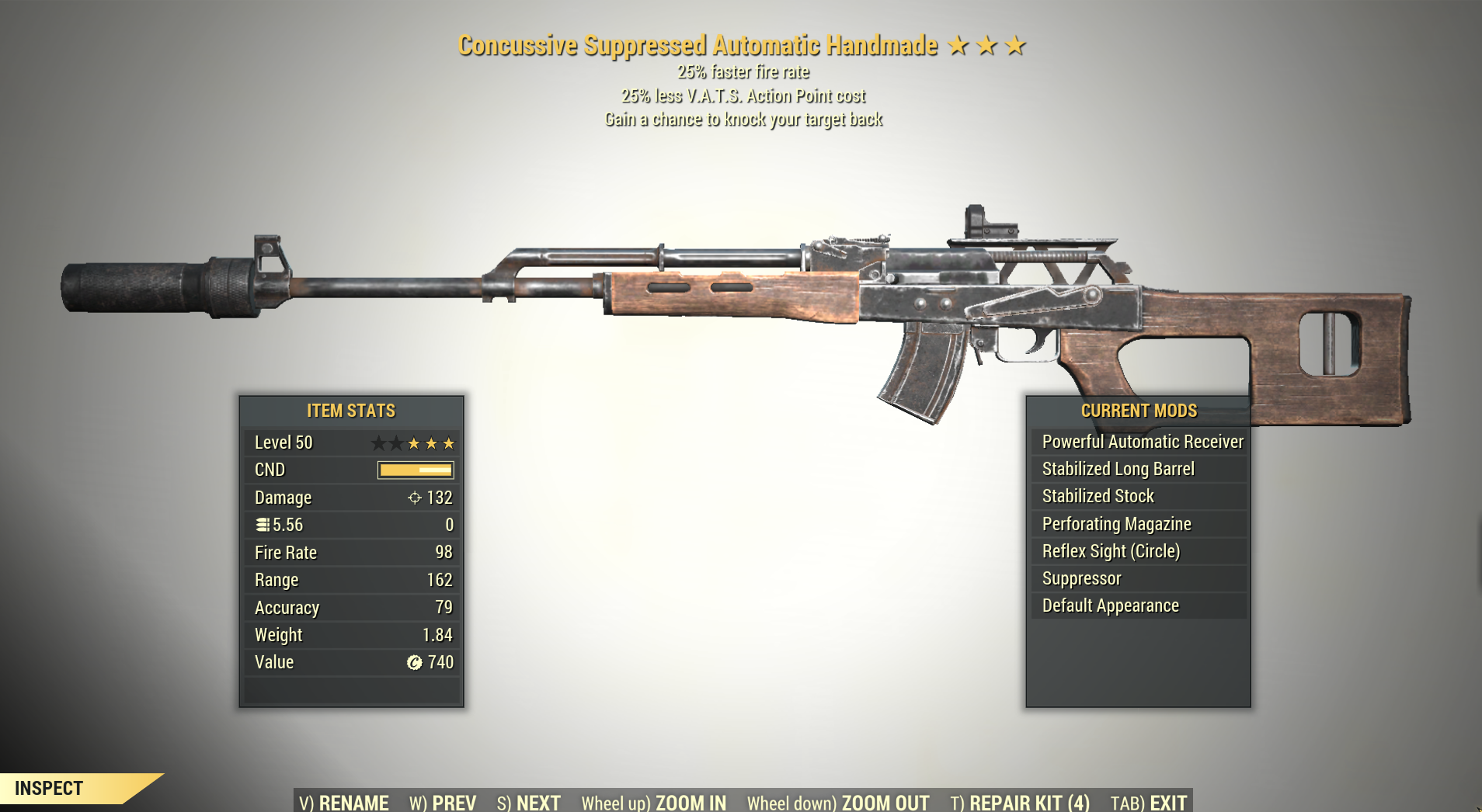
Task: Activate the ZOOM IN control
Action: [x=653, y=802]
